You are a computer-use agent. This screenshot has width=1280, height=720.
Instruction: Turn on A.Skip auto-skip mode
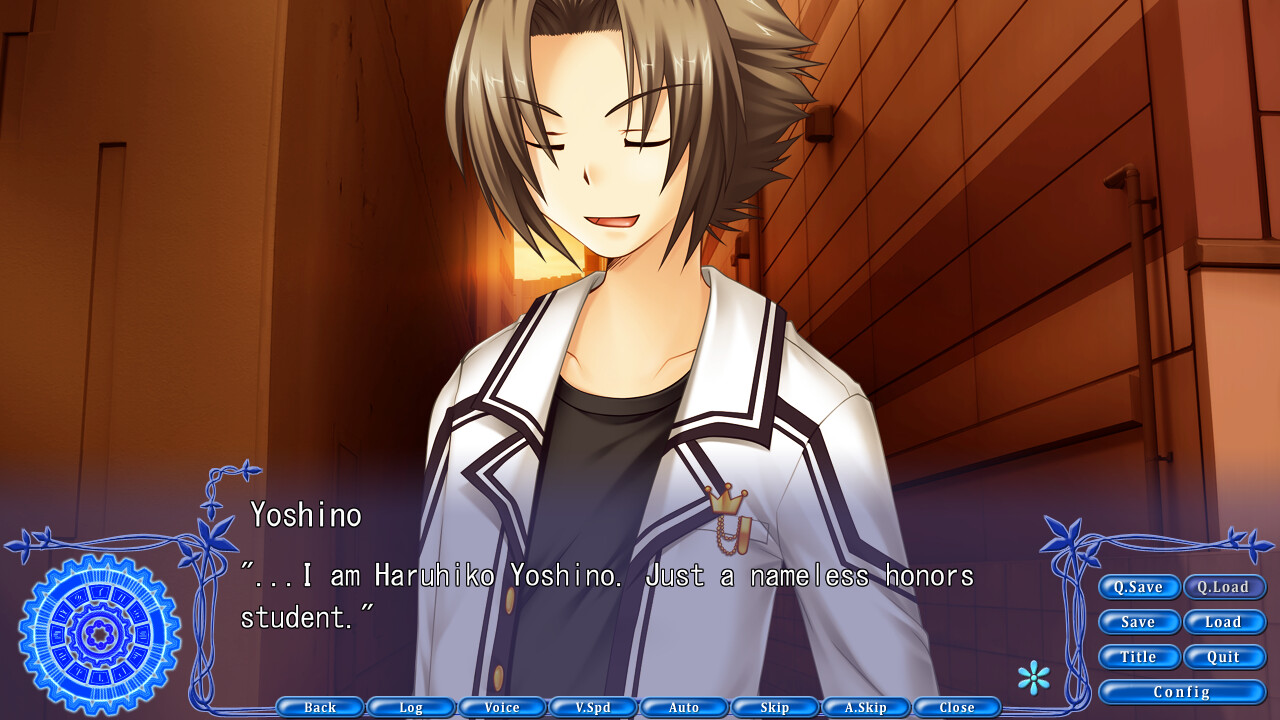click(866, 707)
